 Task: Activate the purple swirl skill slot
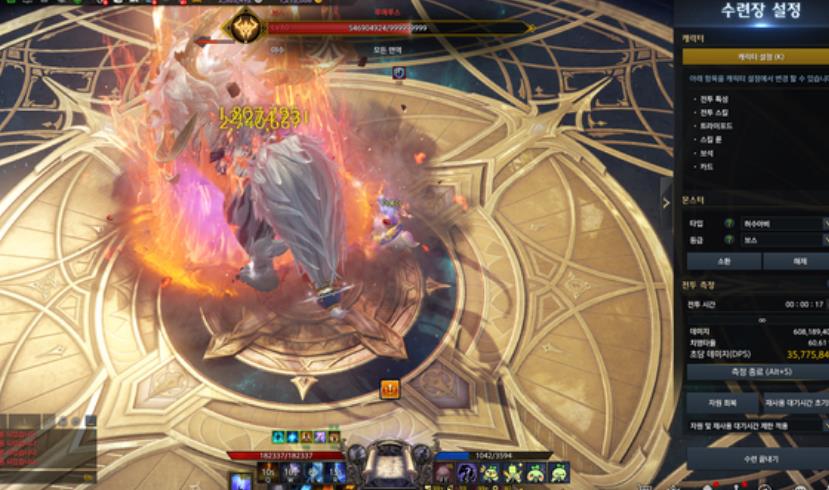pyautogui.click(x=467, y=472)
